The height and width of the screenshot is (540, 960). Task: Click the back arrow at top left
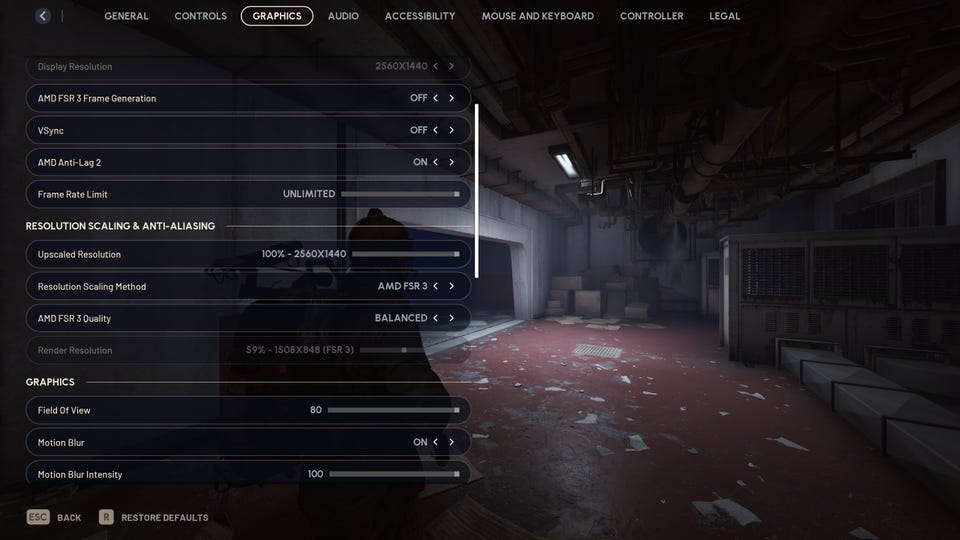pyautogui.click(x=42, y=16)
